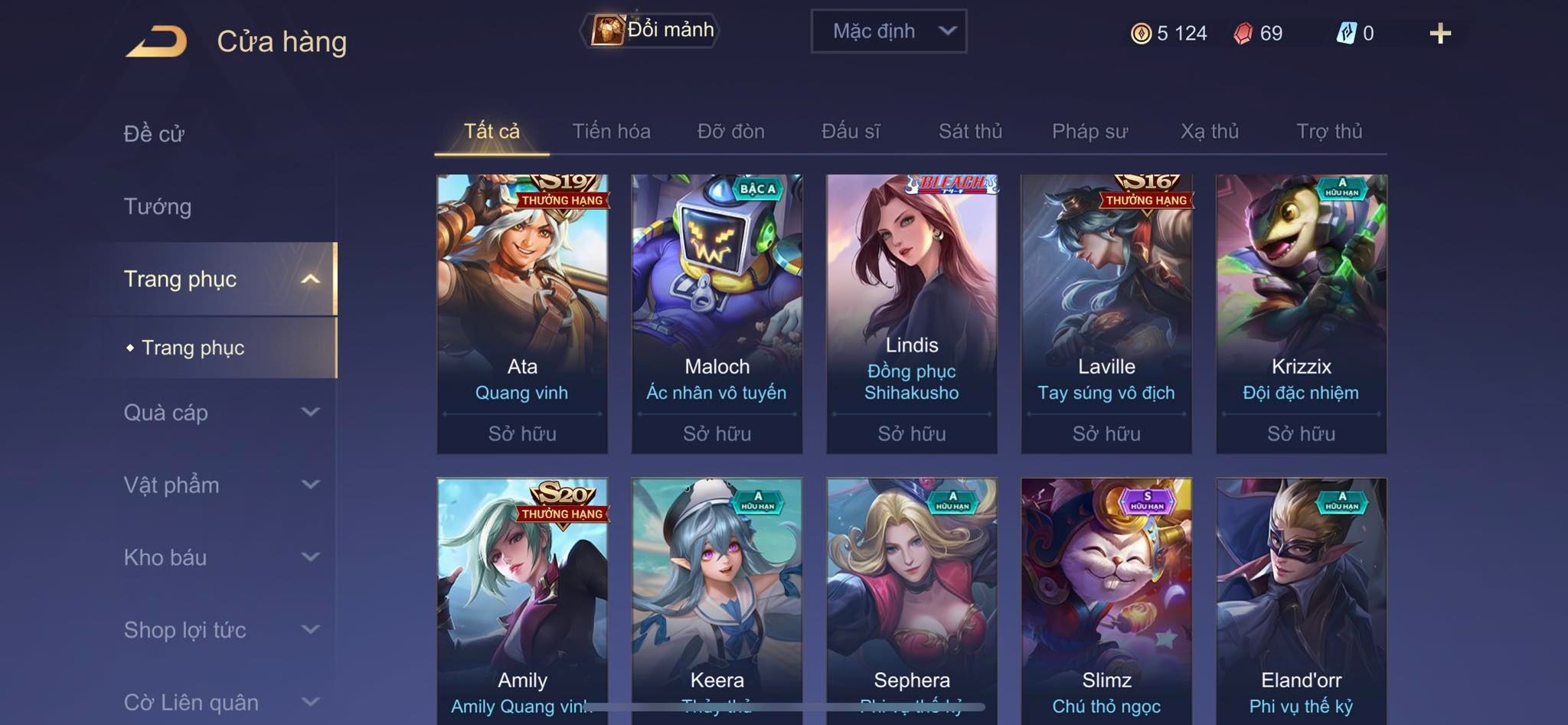The height and width of the screenshot is (725, 1568).
Task: Go back using the golden arrow
Action: point(157,41)
